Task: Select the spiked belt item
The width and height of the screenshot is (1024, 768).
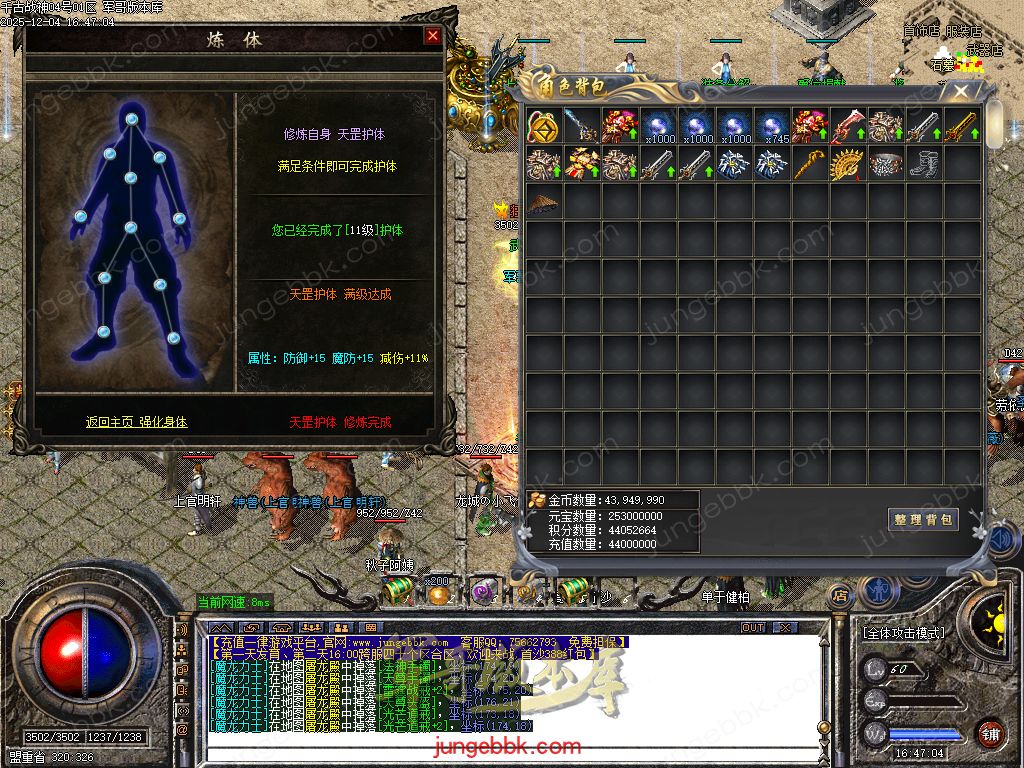Action: coord(885,164)
